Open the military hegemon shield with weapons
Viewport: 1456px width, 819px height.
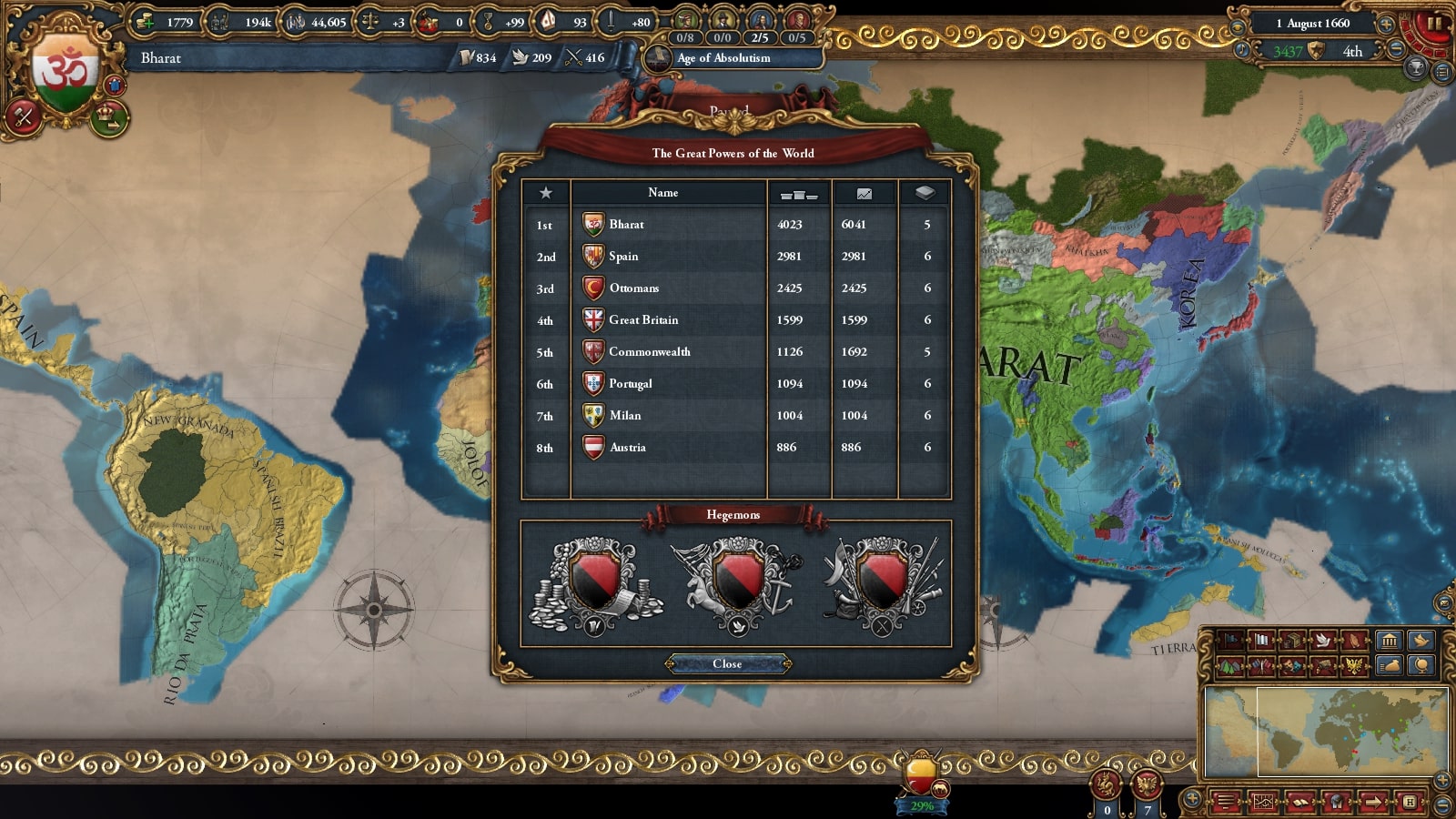(881, 583)
